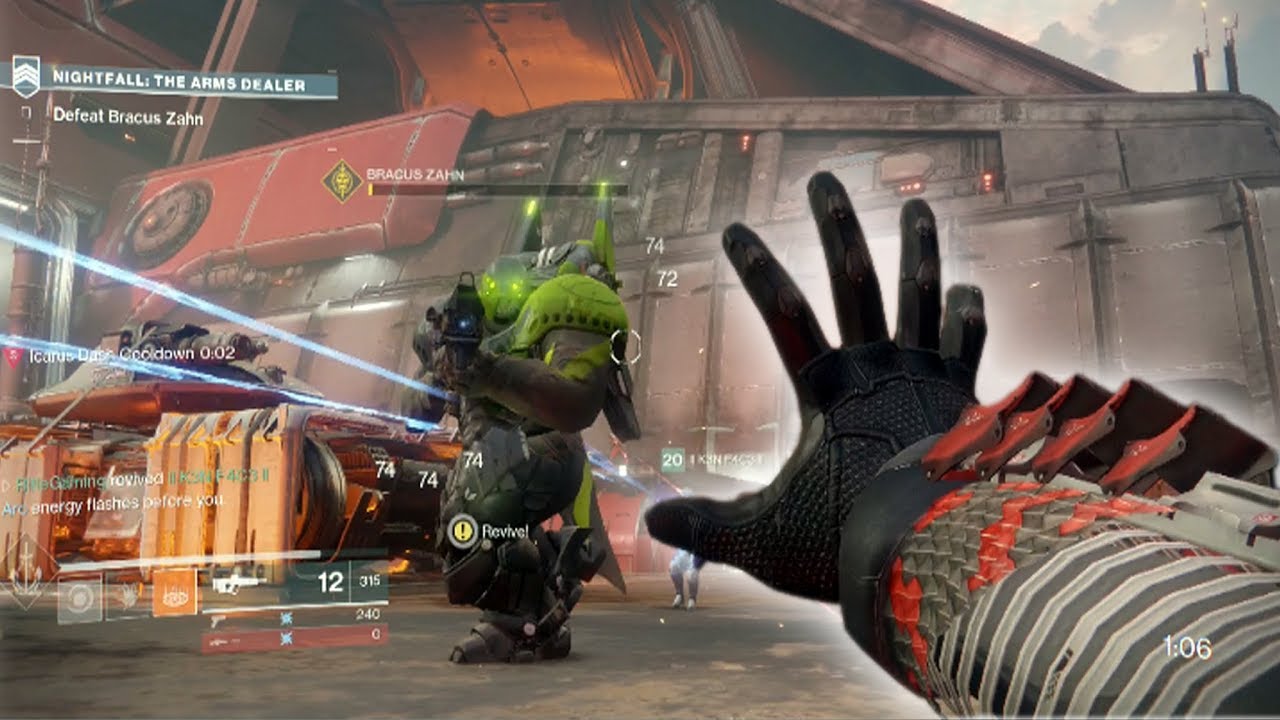This screenshot has width=1280, height=720.
Task: Activate the highlighted orange class ability icon
Action: click(x=174, y=592)
